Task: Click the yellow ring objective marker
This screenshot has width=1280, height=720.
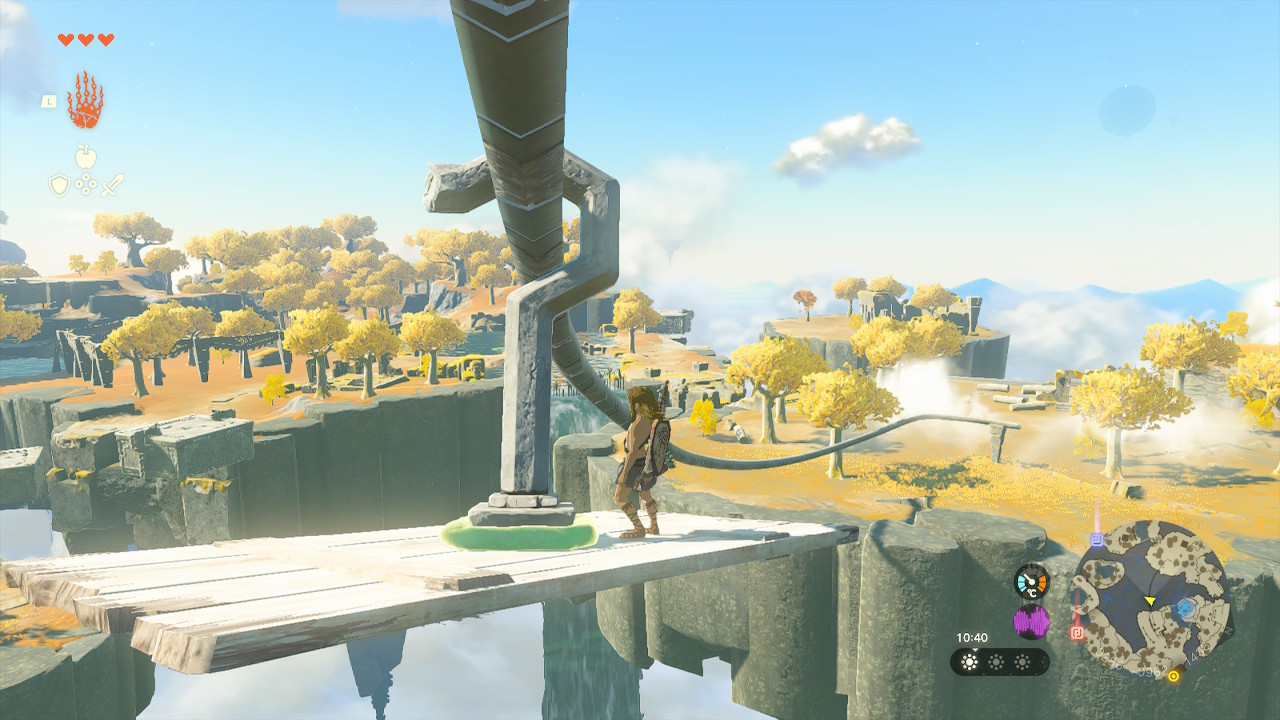Action: pyautogui.click(x=1173, y=676)
